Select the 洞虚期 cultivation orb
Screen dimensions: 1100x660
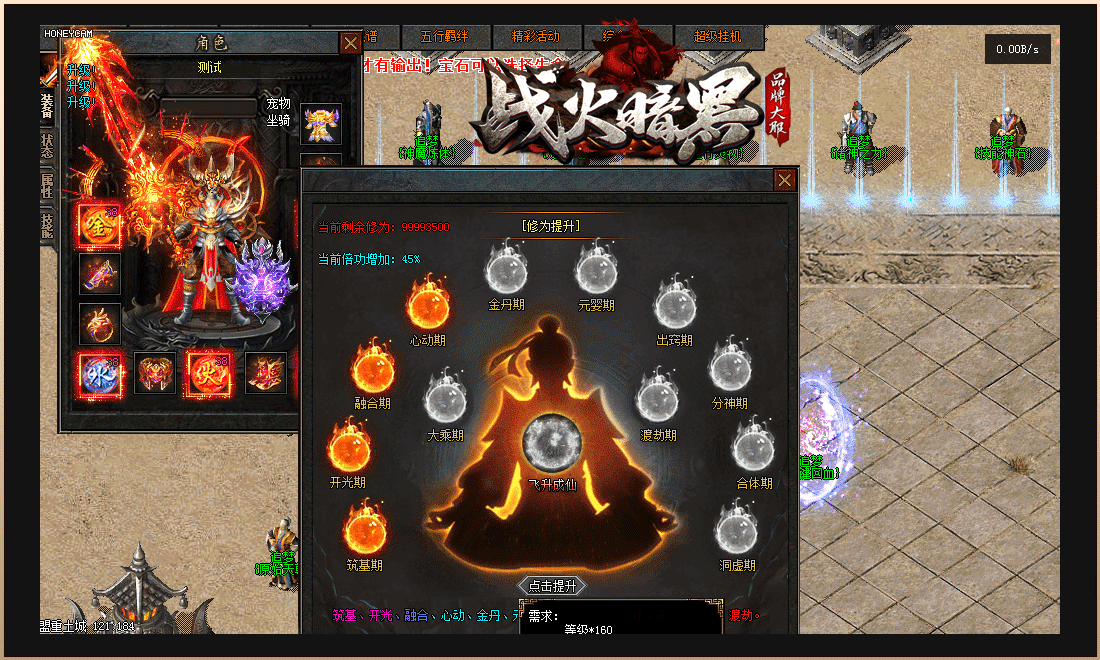737,530
